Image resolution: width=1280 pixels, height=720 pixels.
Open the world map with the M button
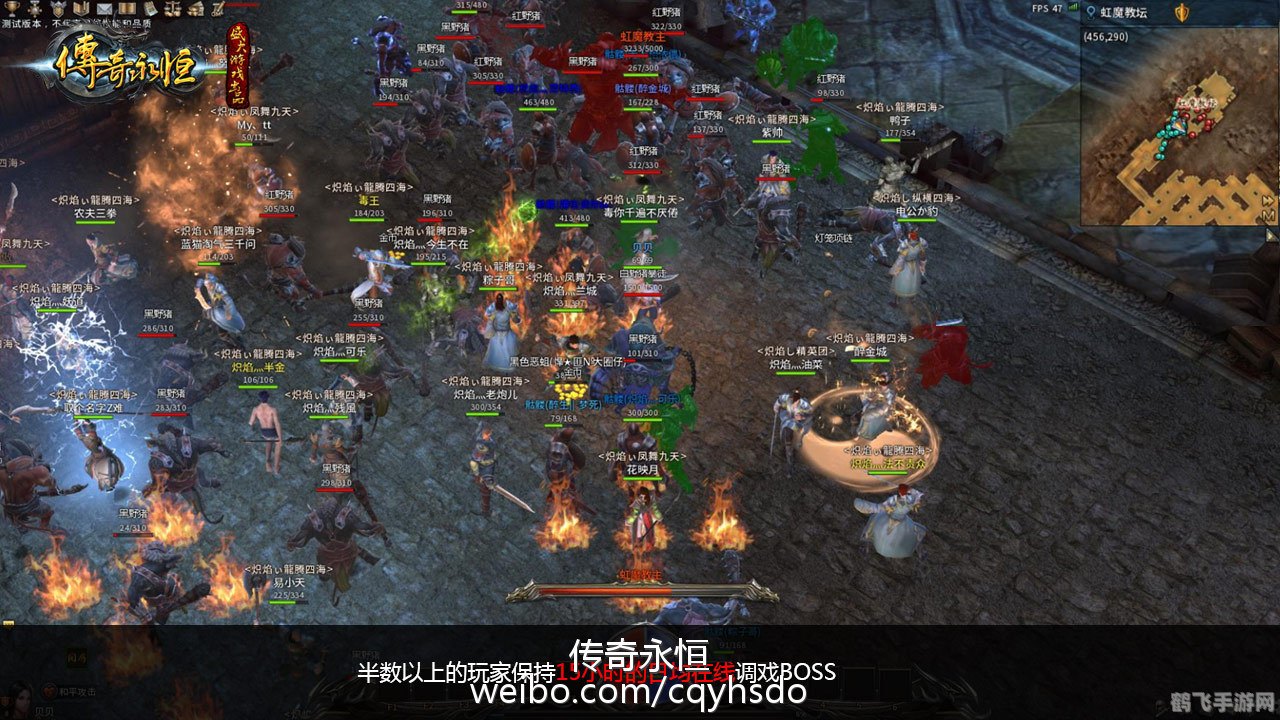coord(1267,215)
